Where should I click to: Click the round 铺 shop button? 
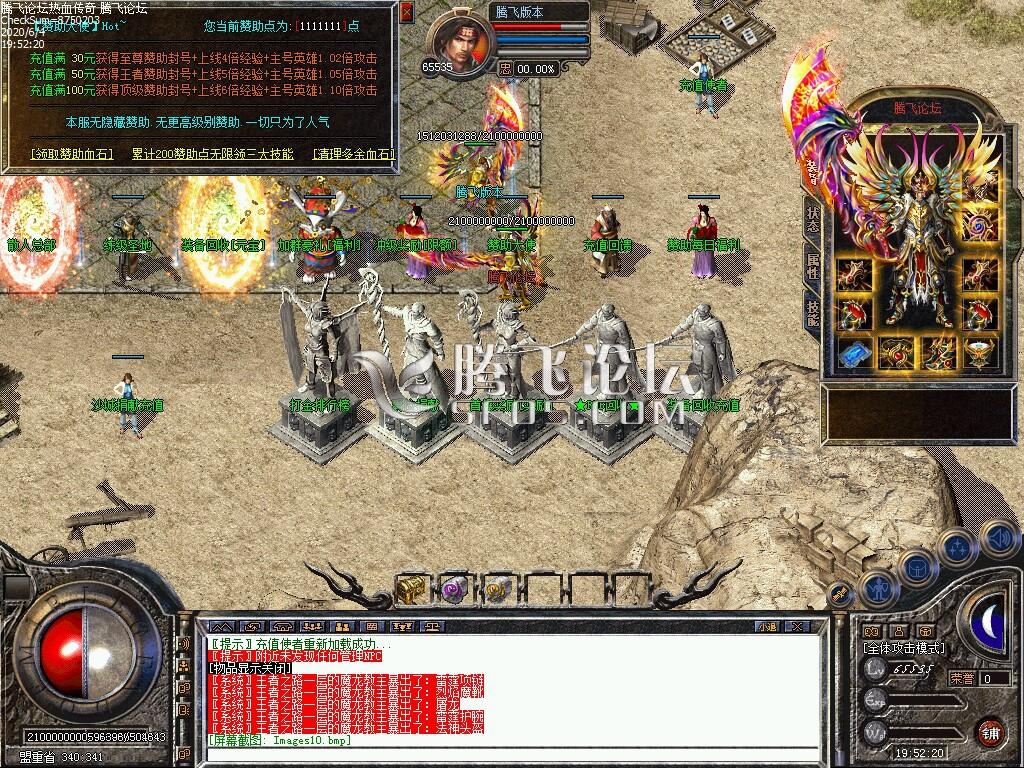[990, 731]
